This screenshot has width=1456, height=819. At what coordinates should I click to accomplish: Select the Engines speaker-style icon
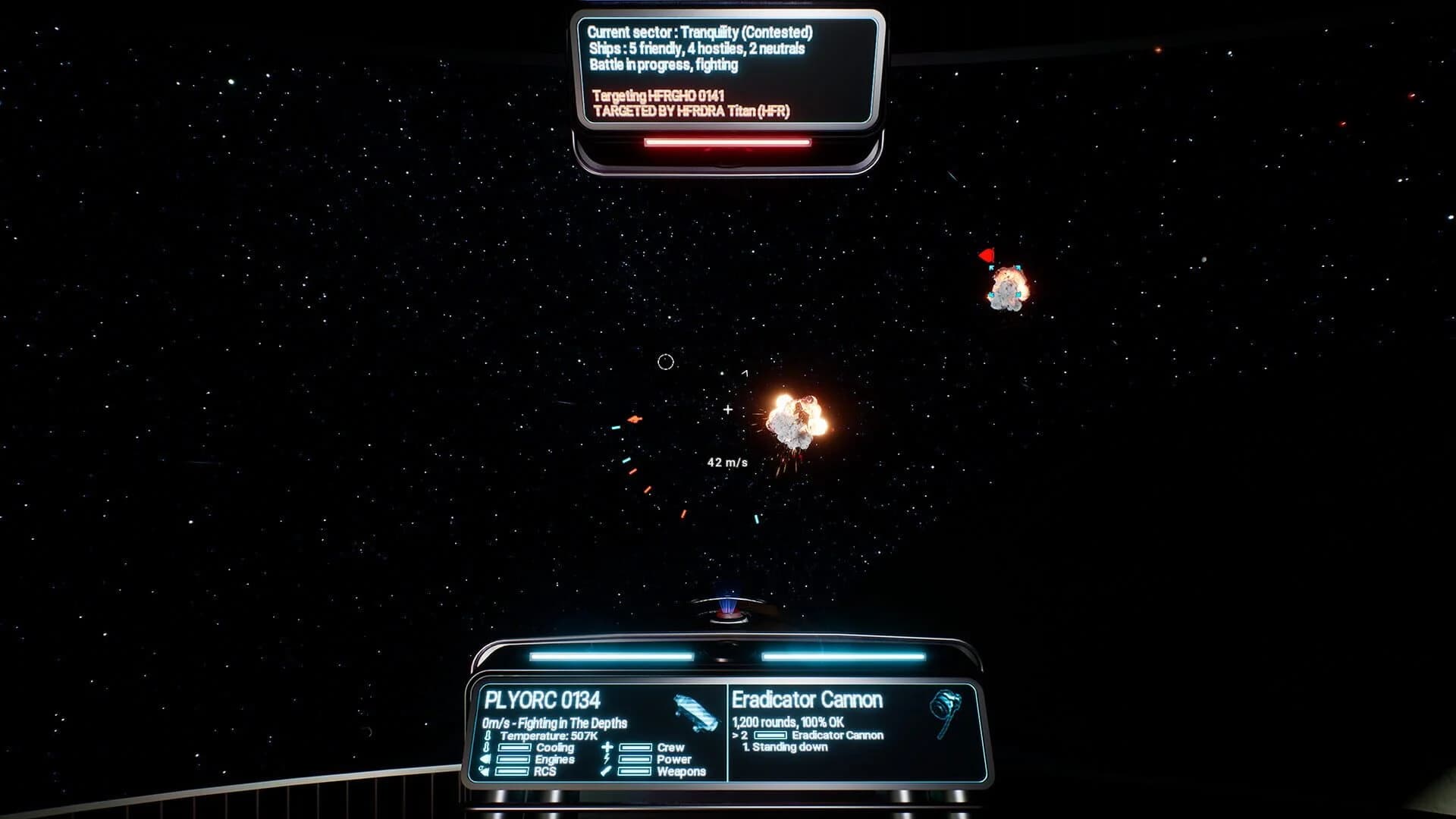485,760
